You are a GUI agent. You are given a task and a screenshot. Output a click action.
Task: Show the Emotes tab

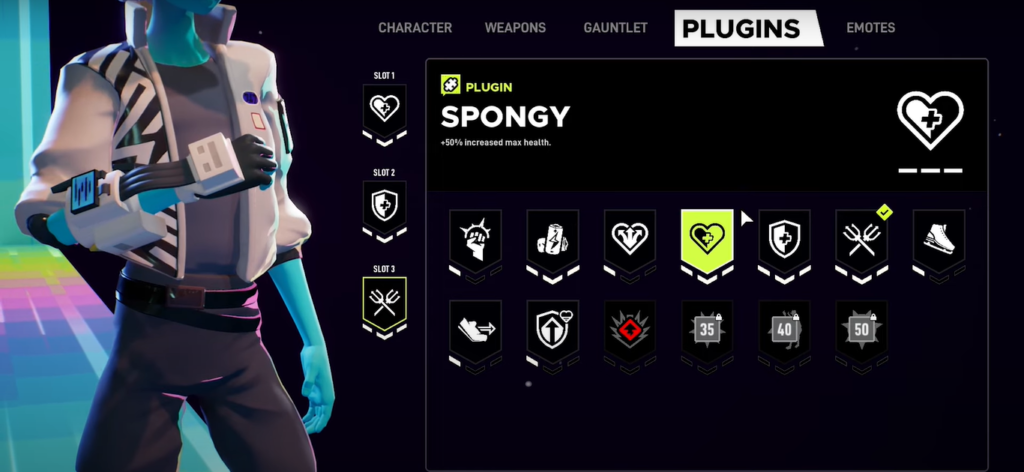coord(870,28)
